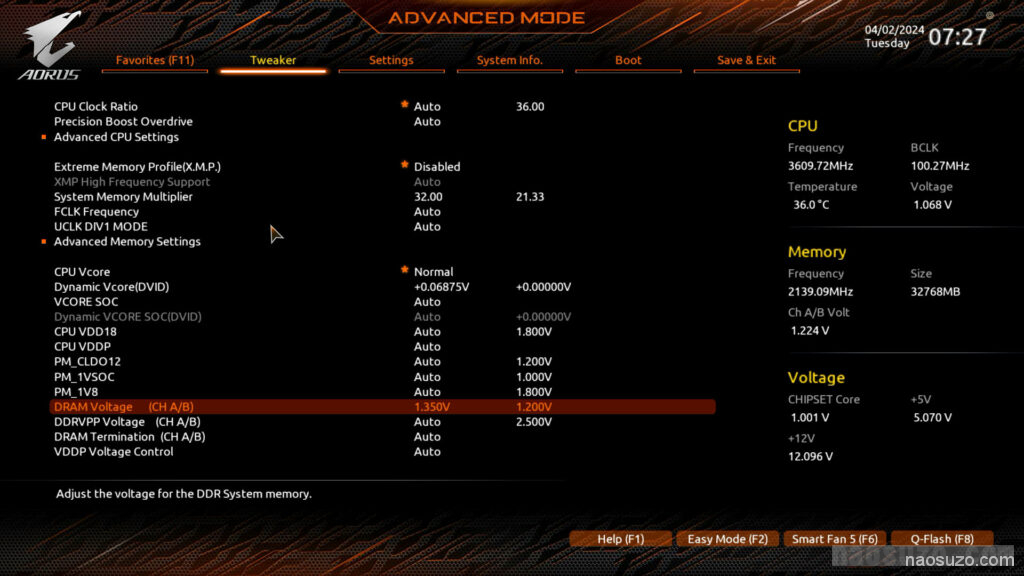Viewport: 1024px width, 576px height.
Task: Go to the System Info. tab
Action: (x=509, y=60)
